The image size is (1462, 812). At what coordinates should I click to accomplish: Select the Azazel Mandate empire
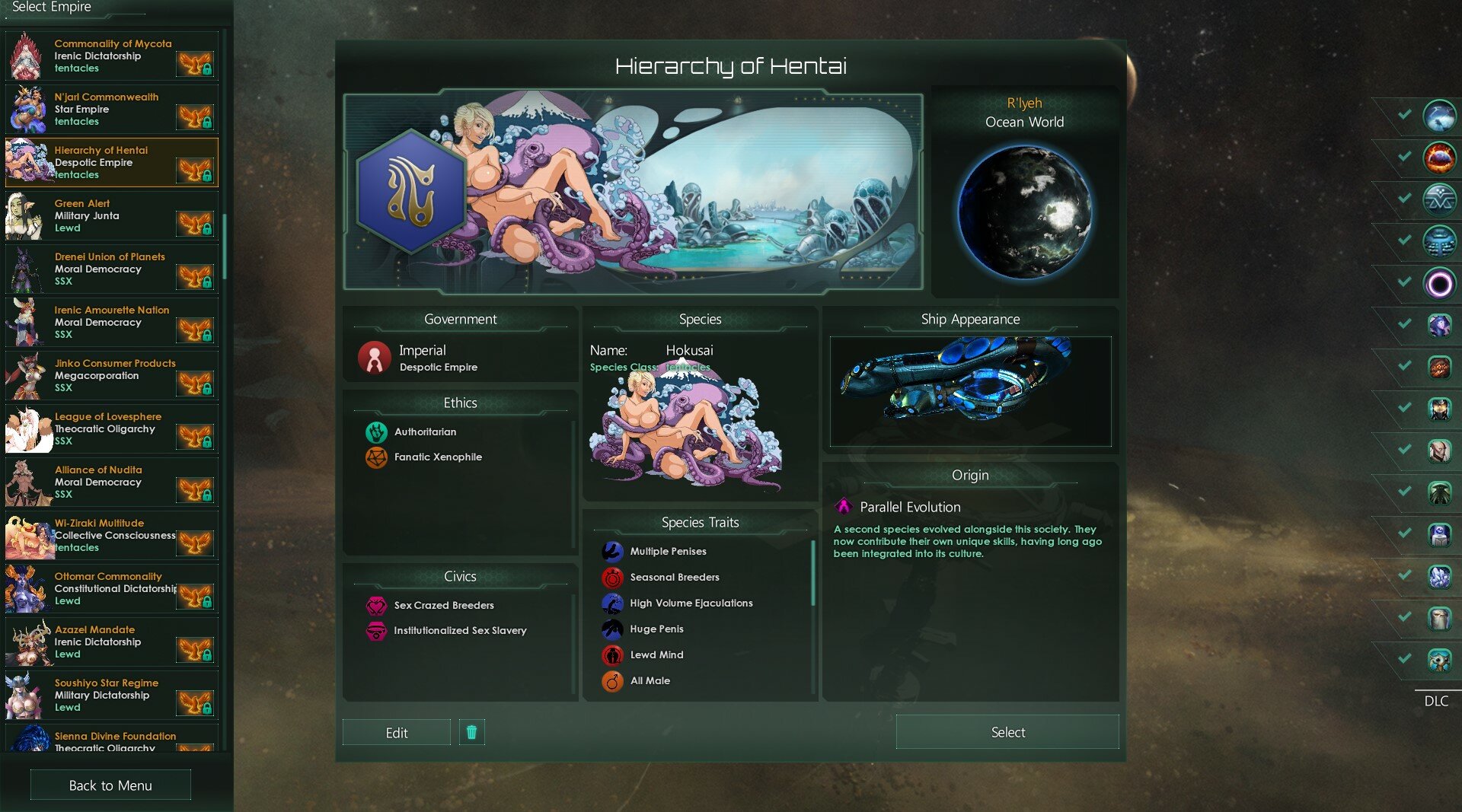111,642
